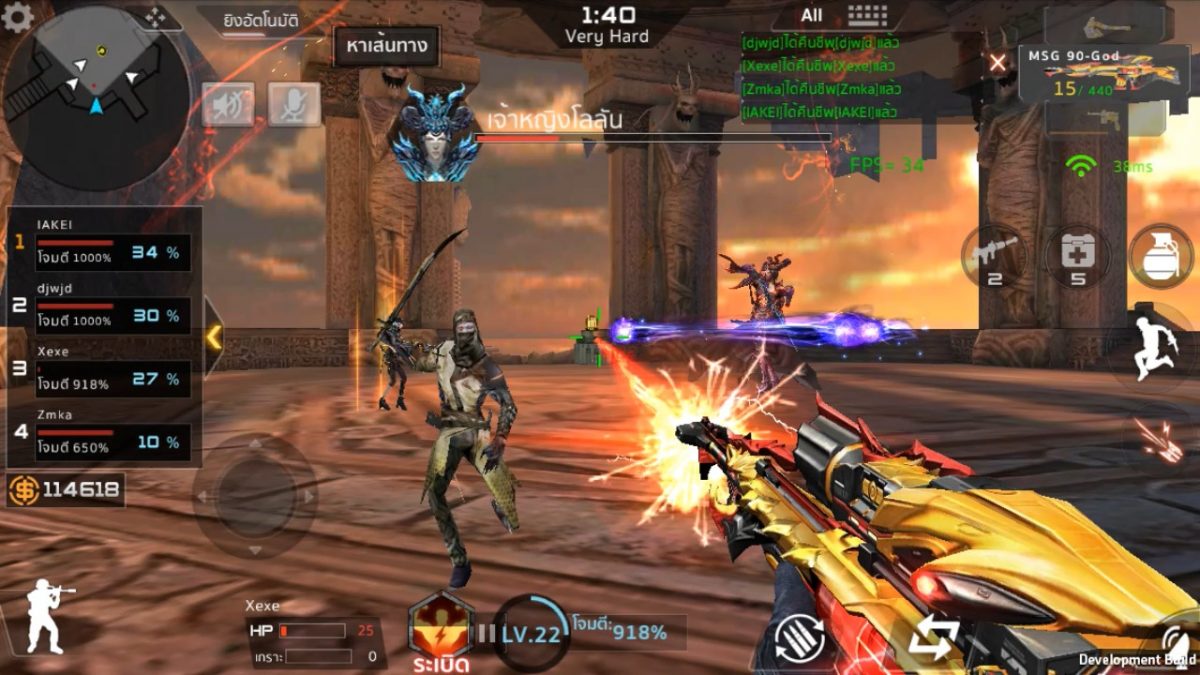The image size is (1200, 675).
Task: Swap weapons with the cycle arrows icon
Action: click(x=933, y=637)
